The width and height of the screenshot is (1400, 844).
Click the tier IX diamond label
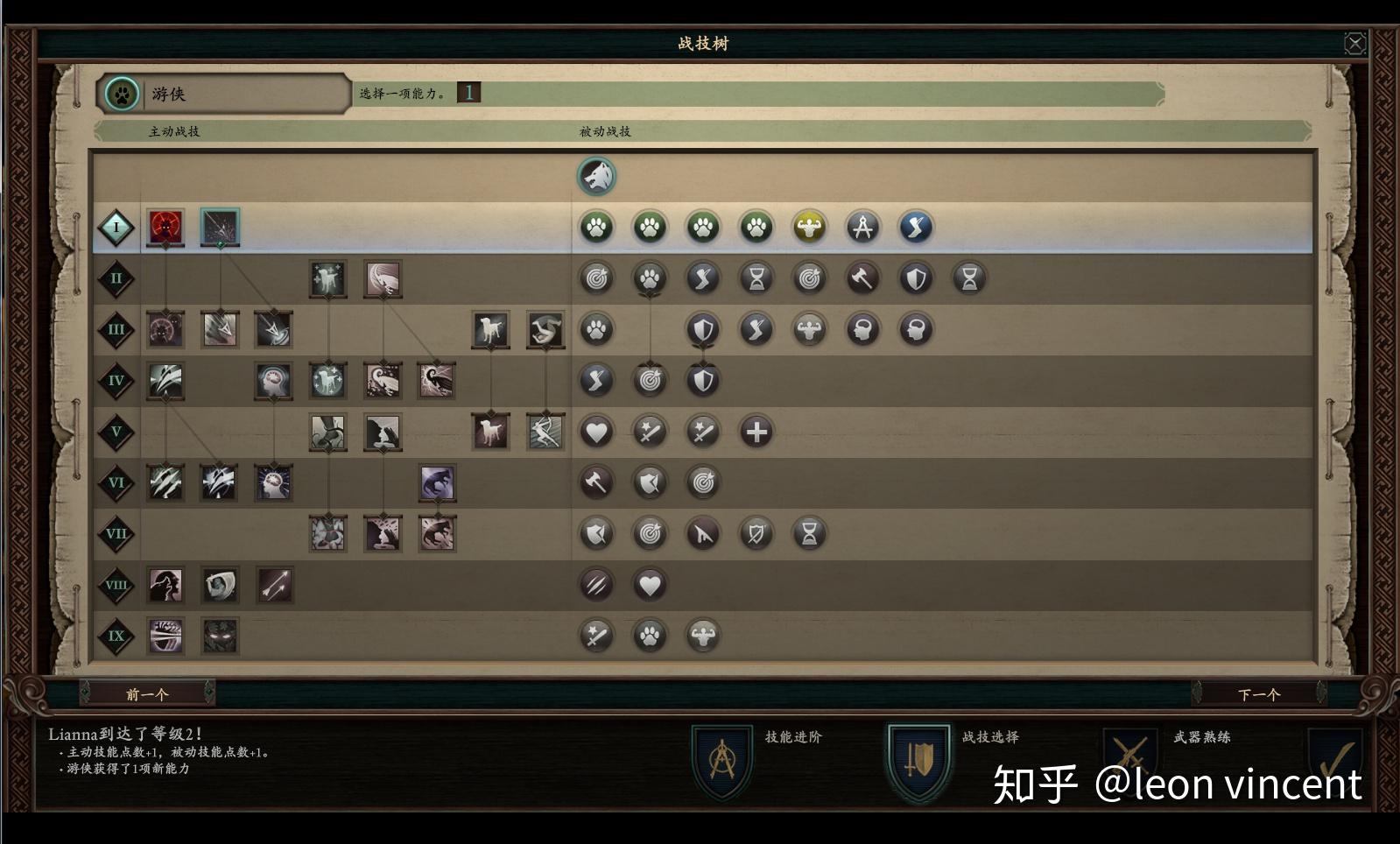pyautogui.click(x=115, y=637)
